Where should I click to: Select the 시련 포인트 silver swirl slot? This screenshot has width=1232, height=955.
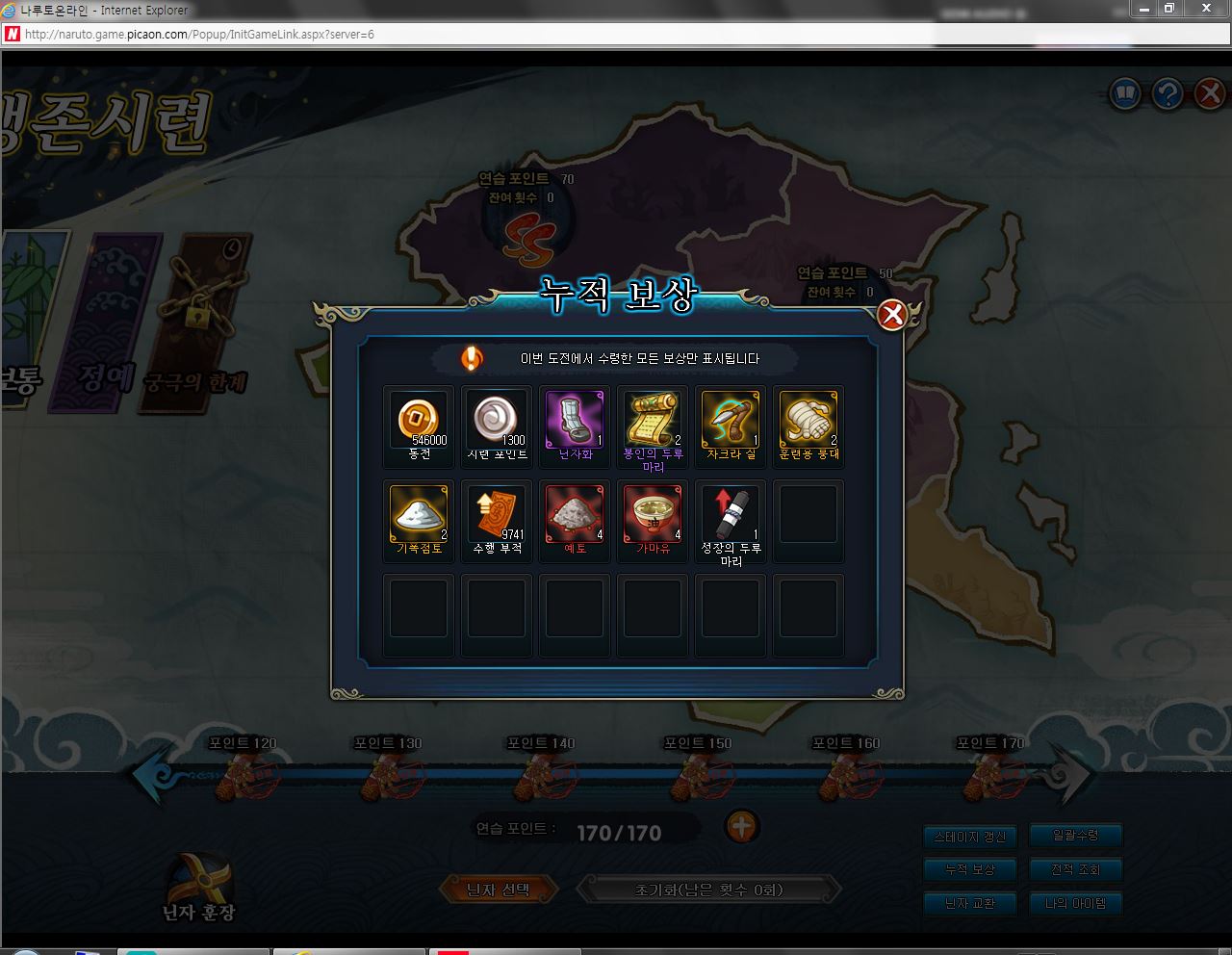coord(497,420)
